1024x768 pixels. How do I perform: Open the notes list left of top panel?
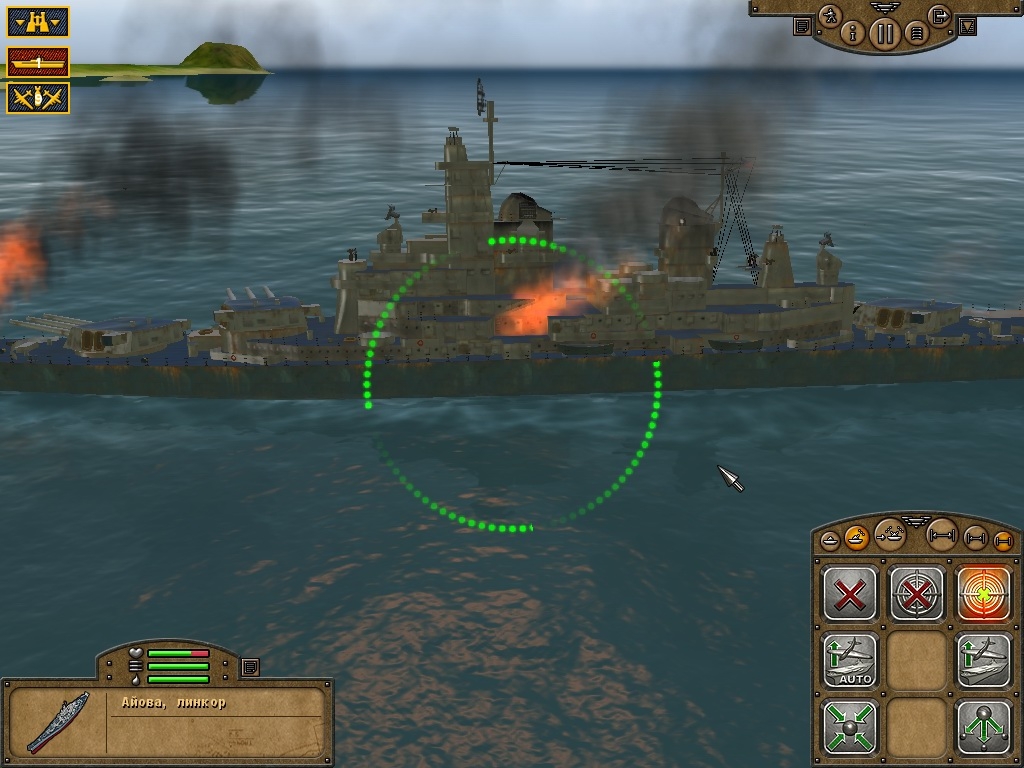(x=802, y=27)
